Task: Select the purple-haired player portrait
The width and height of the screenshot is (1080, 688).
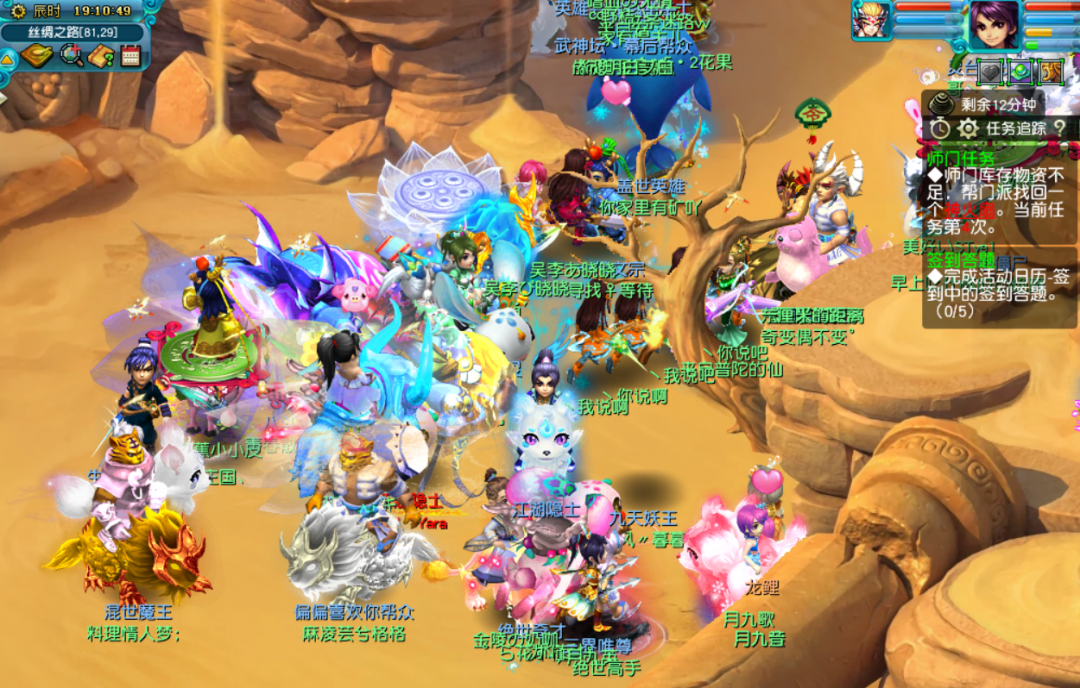Action: pos(994,22)
